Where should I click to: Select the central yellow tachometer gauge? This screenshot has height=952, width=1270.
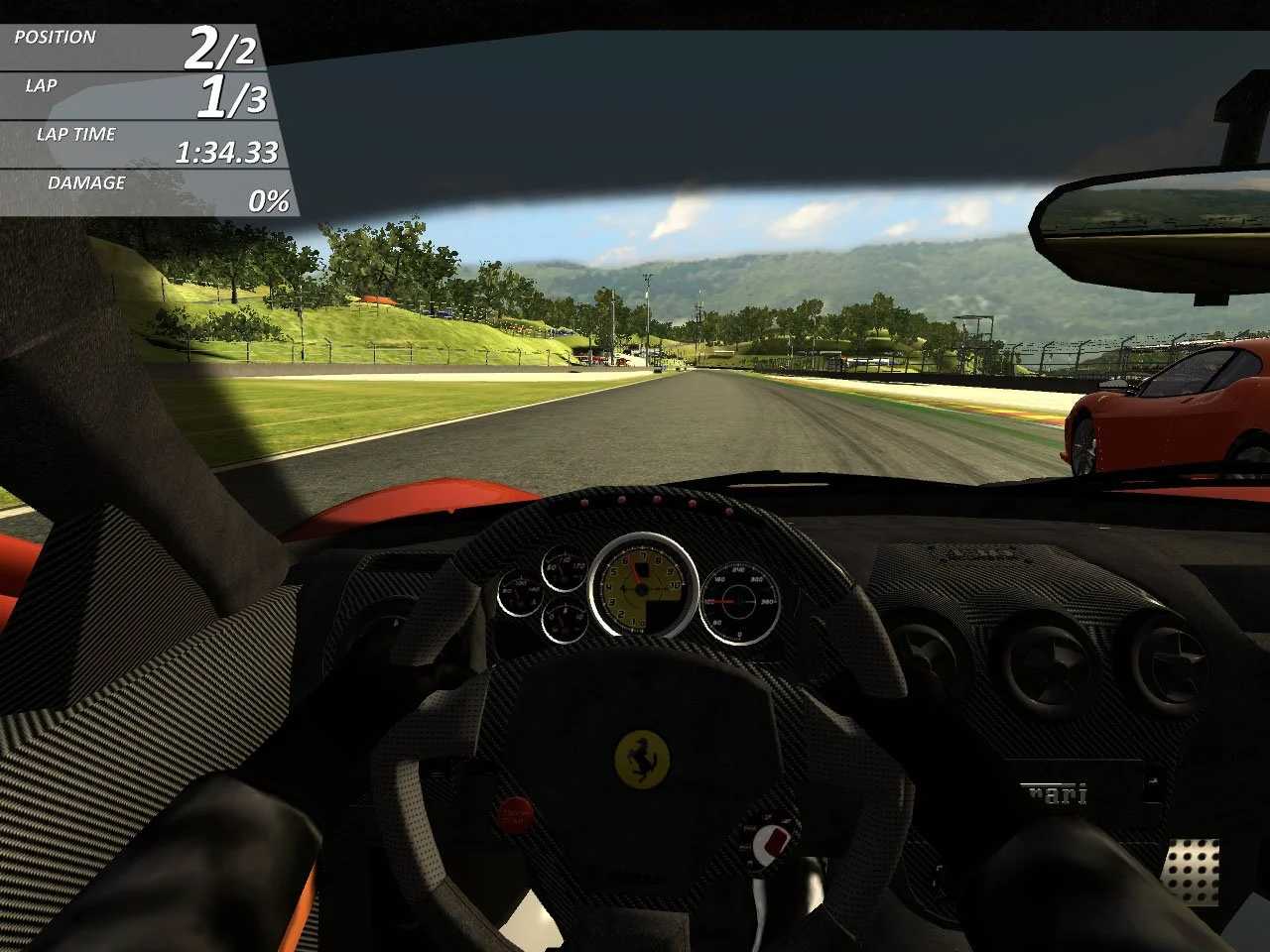click(640, 590)
